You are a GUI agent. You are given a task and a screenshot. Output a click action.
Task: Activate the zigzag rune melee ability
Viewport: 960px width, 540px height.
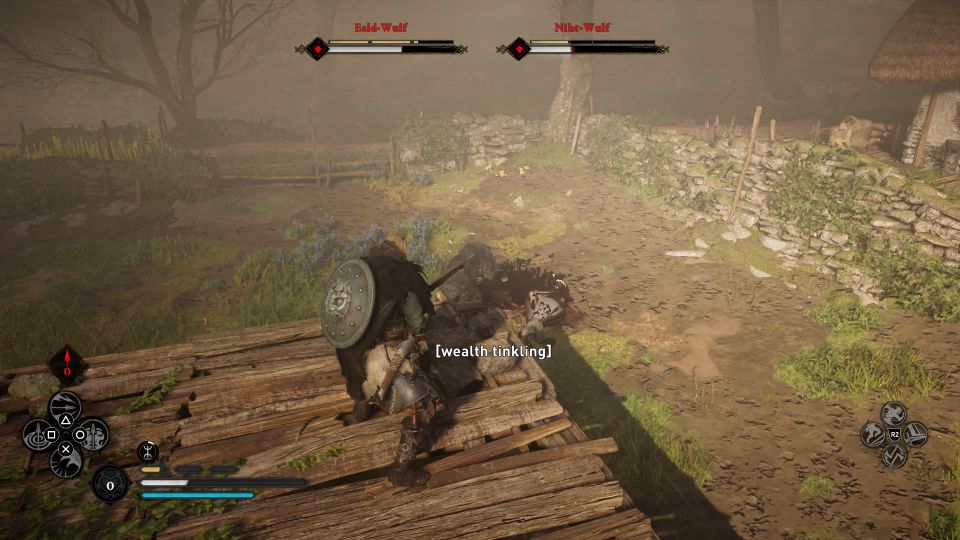point(893,454)
